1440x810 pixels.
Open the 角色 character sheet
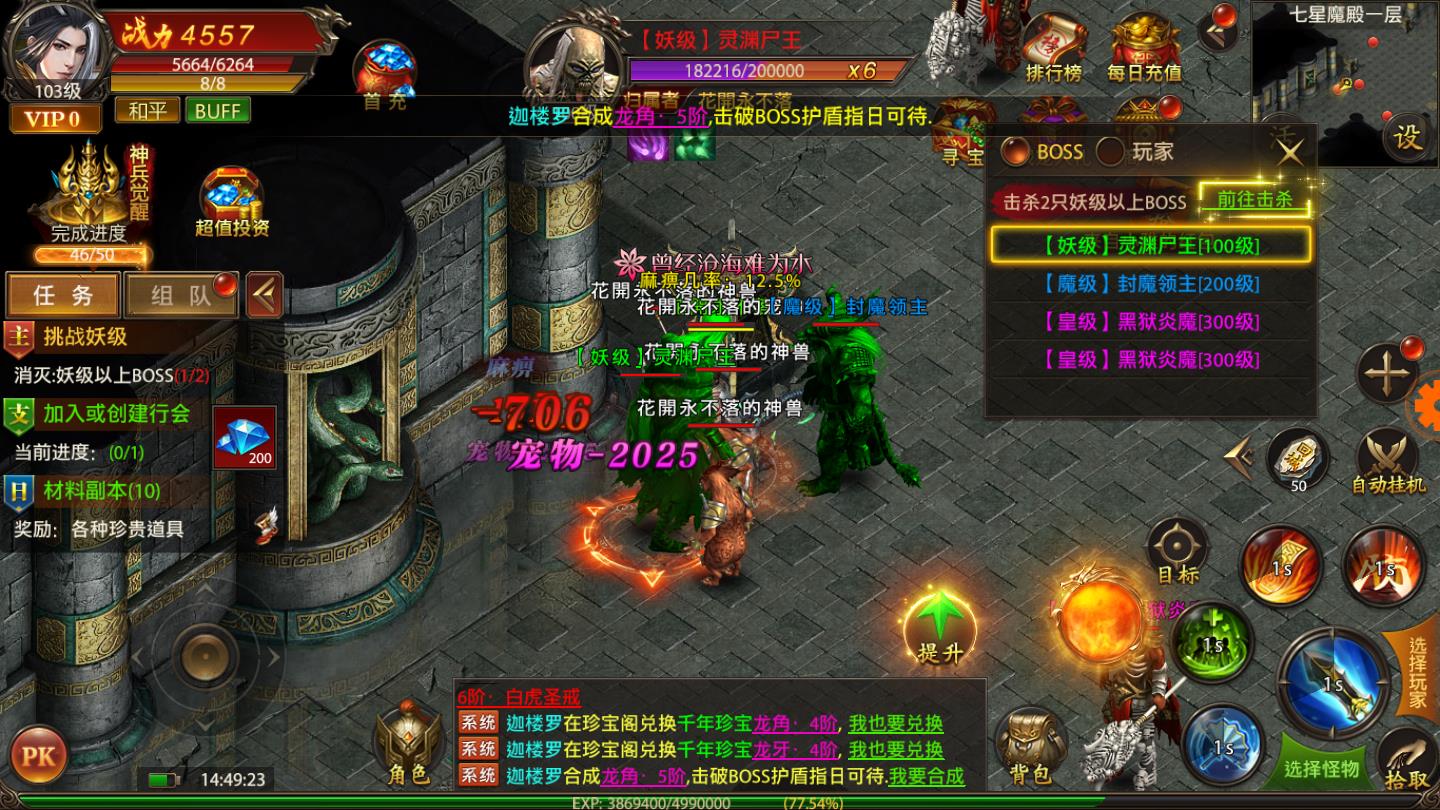pyautogui.click(x=408, y=746)
